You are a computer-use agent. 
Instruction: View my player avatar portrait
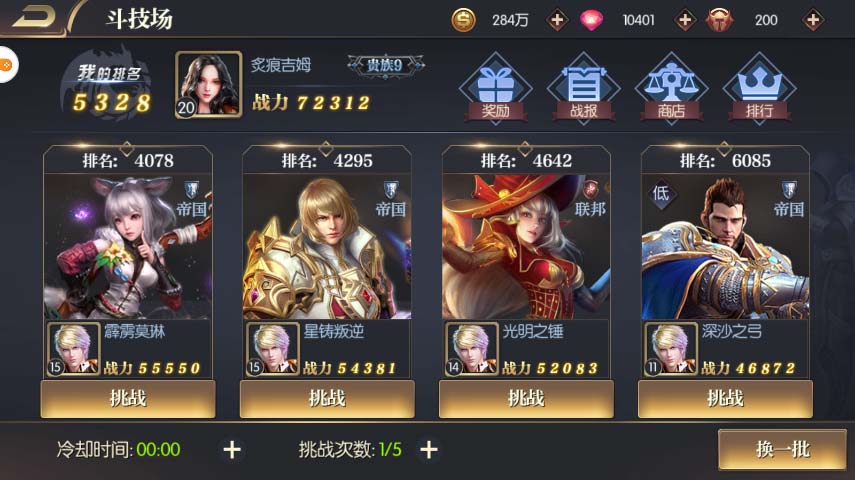pyautogui.click(x=208, y=85)
